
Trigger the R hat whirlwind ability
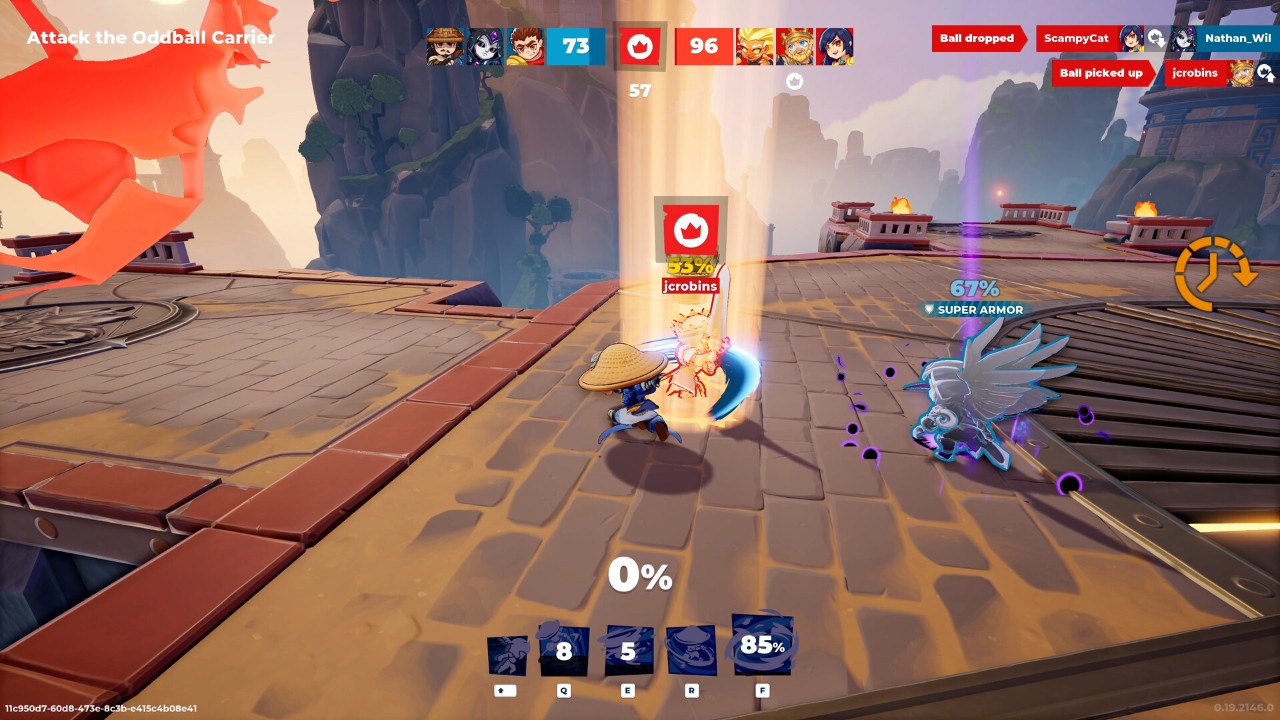point(691,651)
